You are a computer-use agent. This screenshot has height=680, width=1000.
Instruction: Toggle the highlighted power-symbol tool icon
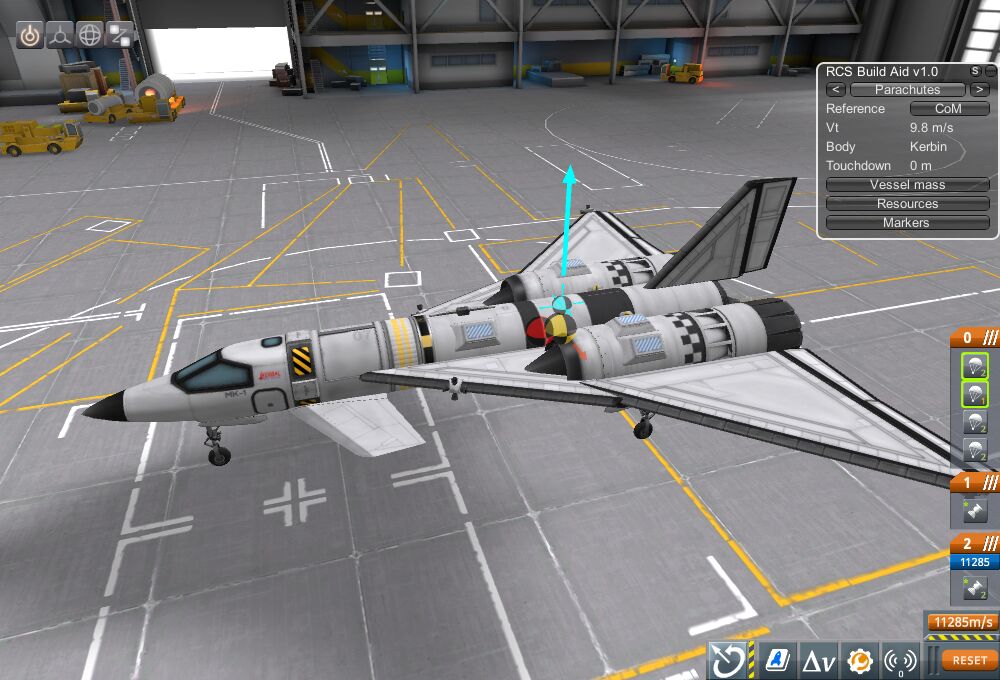[31, 34]
